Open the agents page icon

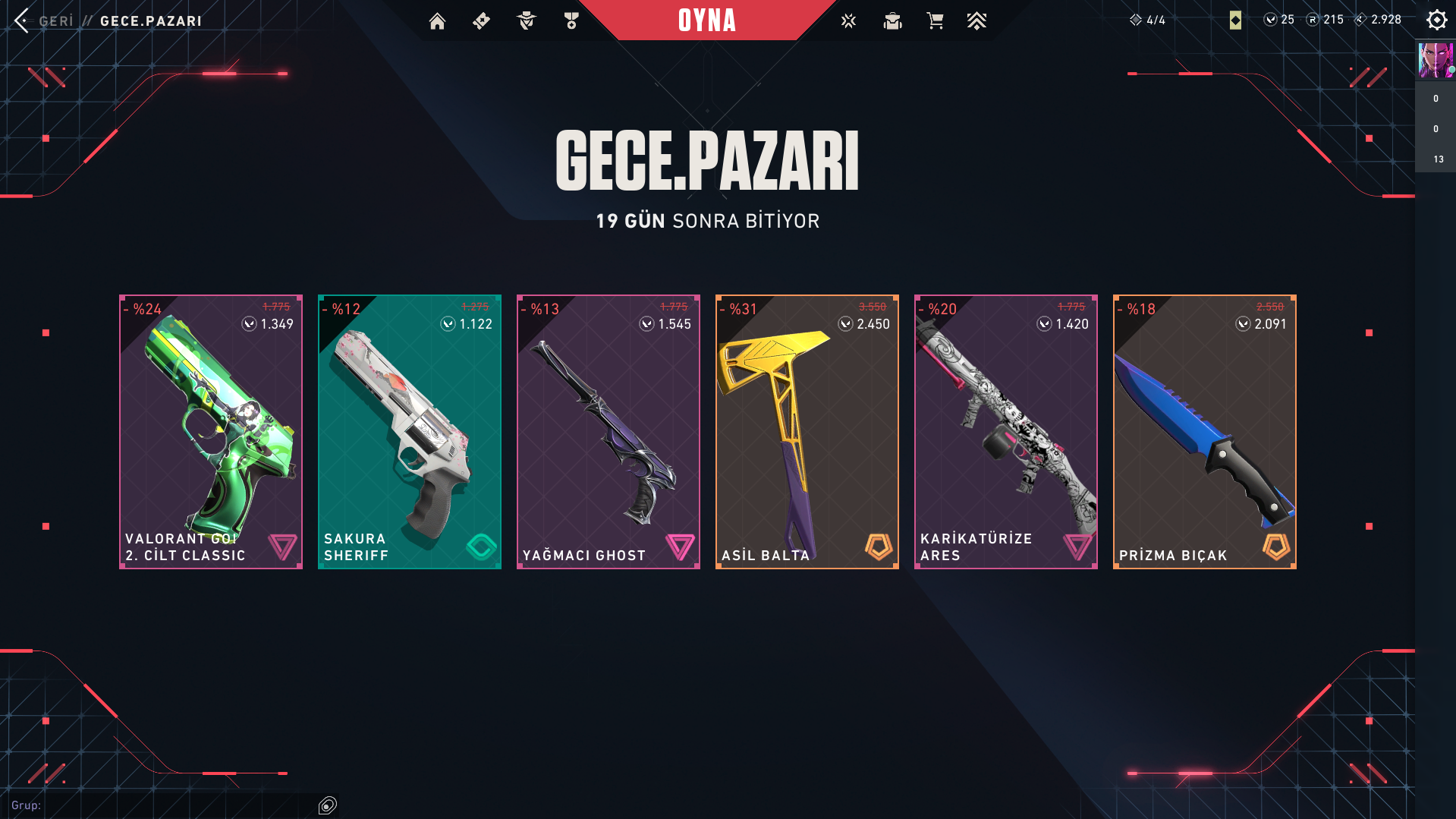coord(526,21)
